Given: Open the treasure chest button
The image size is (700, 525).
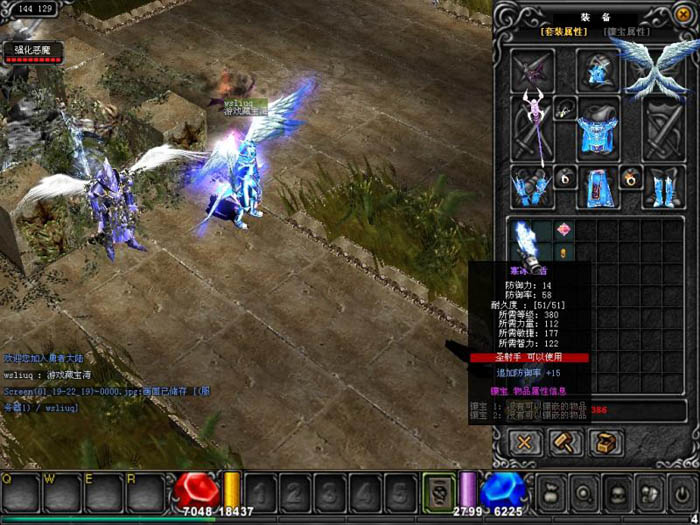Looking at the screenshot, I should [603, 442].
